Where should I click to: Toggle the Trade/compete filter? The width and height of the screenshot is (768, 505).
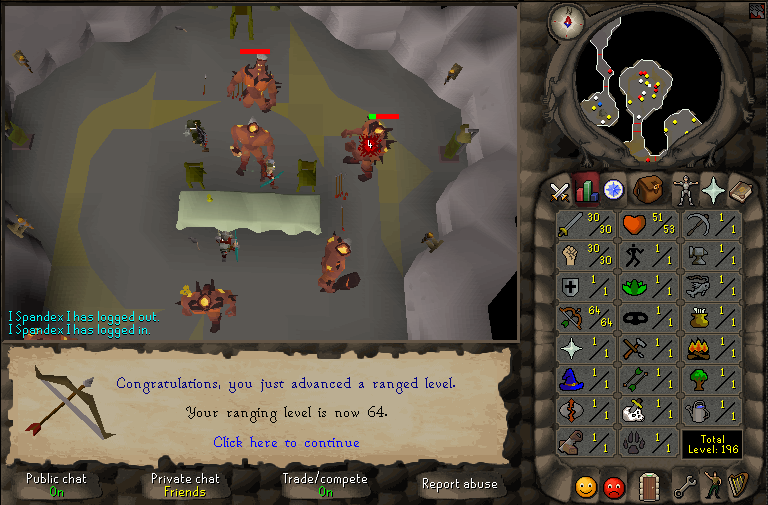tap(325, 485)
